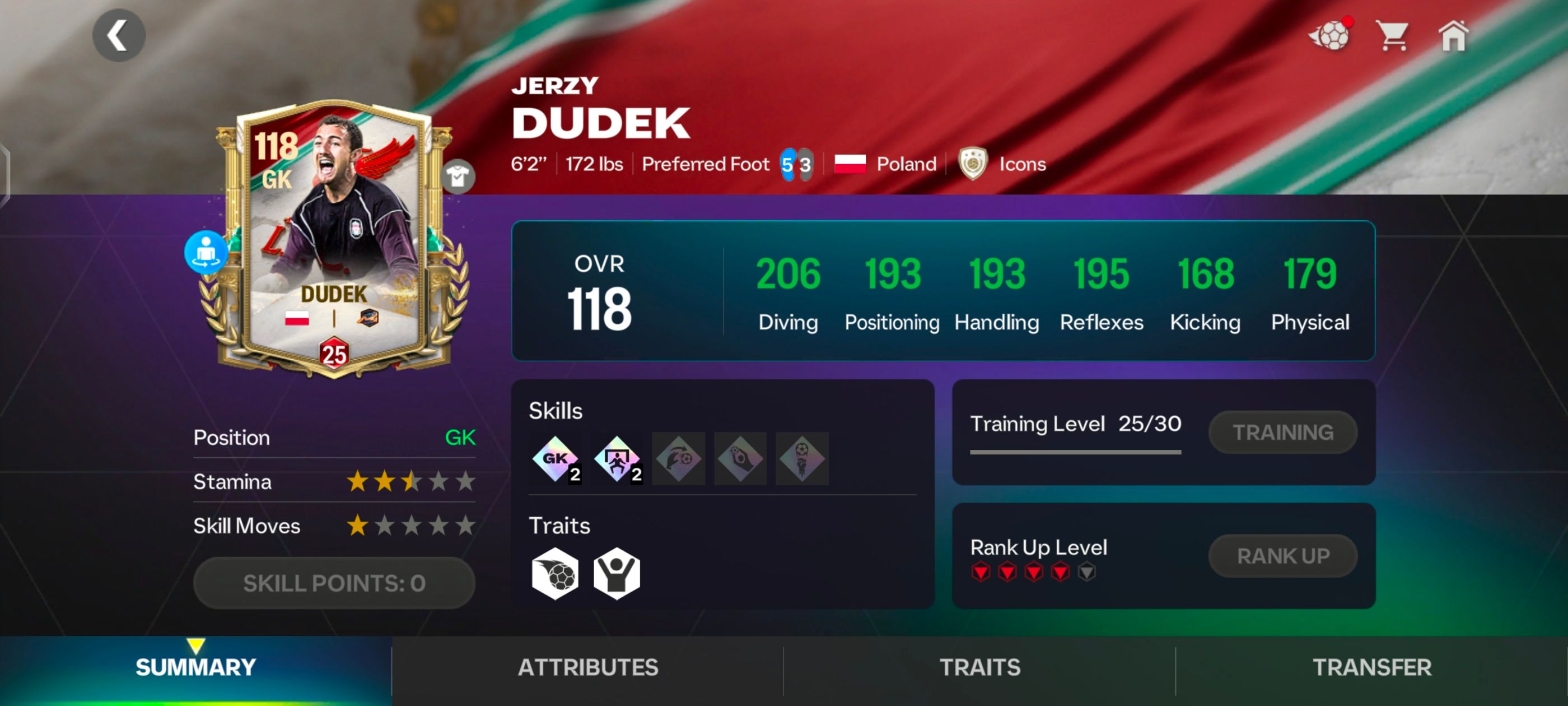This screenshot has width=1568, height=706.
Task: Switch to the ATTRIBUTES tab
Action: (x=587, y=667)
